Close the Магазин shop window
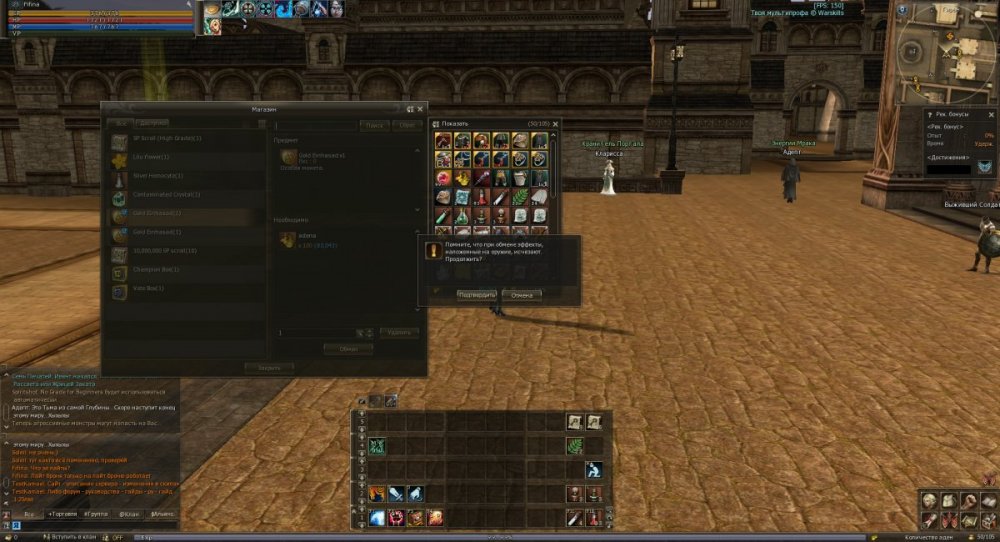 coord(421,108)
